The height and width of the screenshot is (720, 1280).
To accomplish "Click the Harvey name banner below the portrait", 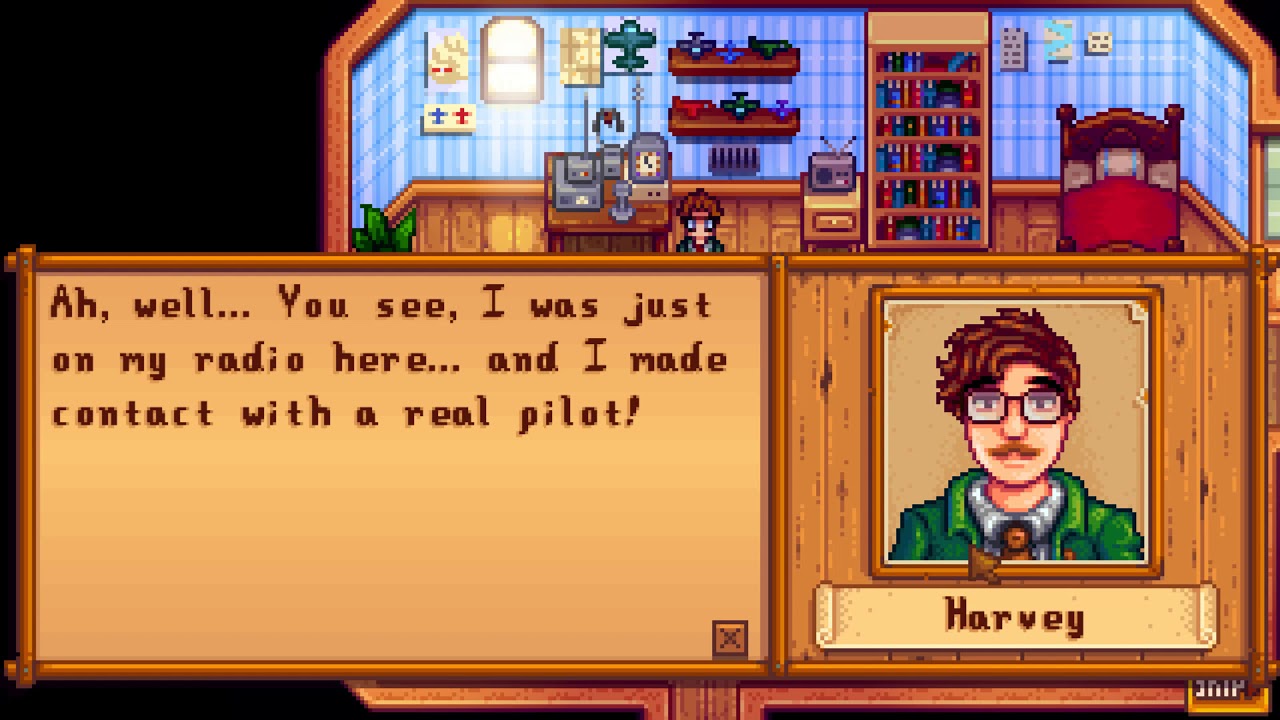I will pos(1013,617).
